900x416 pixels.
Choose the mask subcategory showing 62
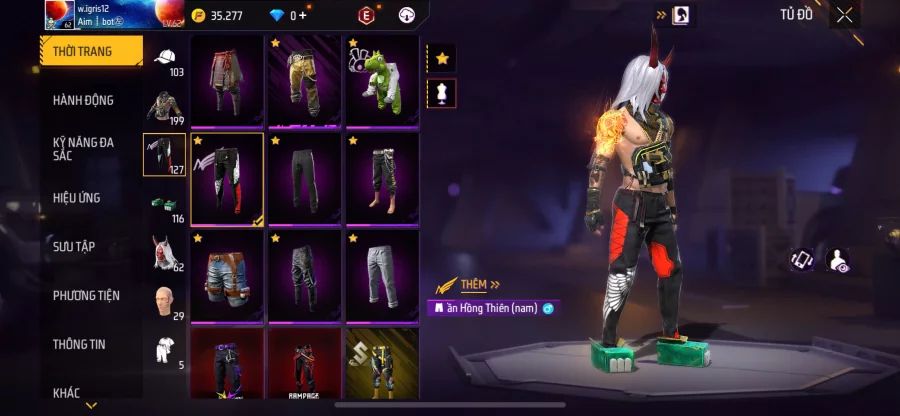pyautogui.click(x=164, y=253)
